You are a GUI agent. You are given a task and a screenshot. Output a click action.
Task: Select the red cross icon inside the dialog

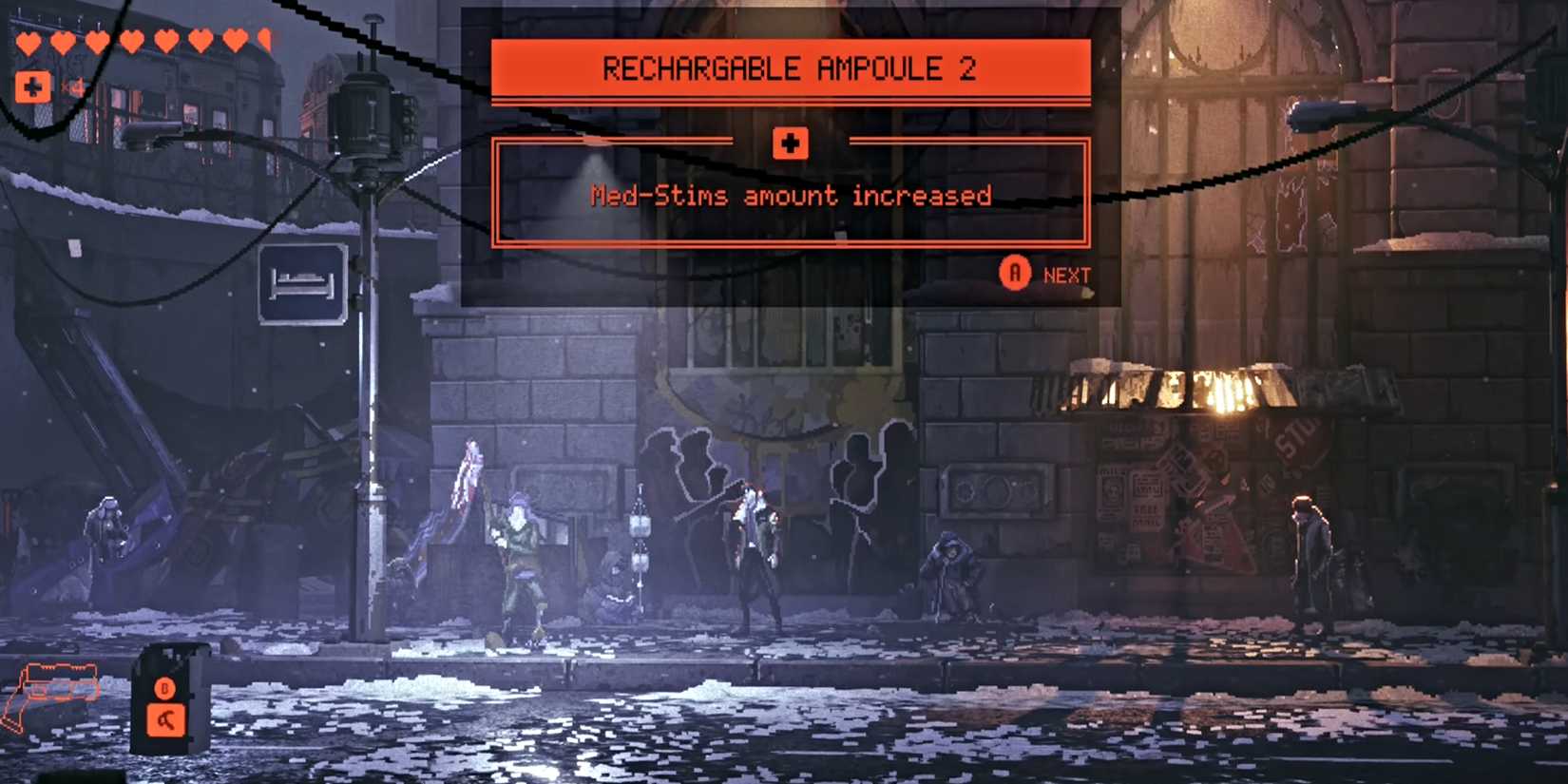789,143
